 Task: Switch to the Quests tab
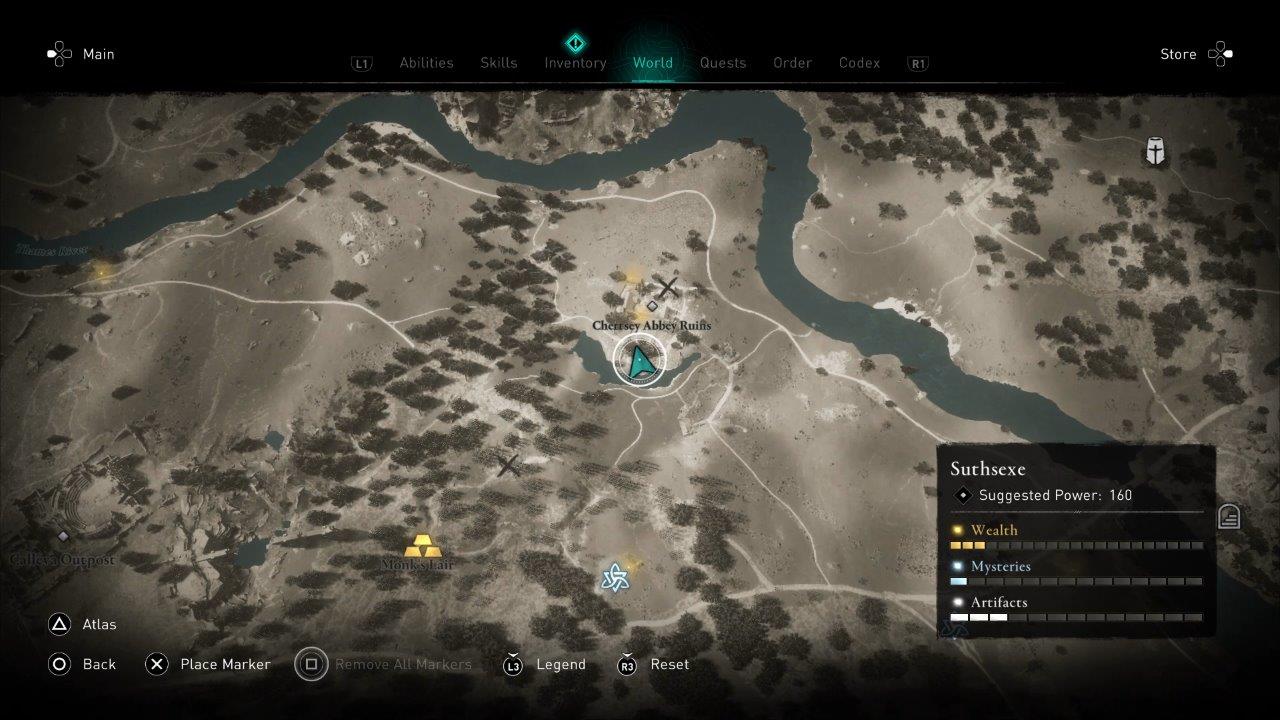[x=723, y=62]
